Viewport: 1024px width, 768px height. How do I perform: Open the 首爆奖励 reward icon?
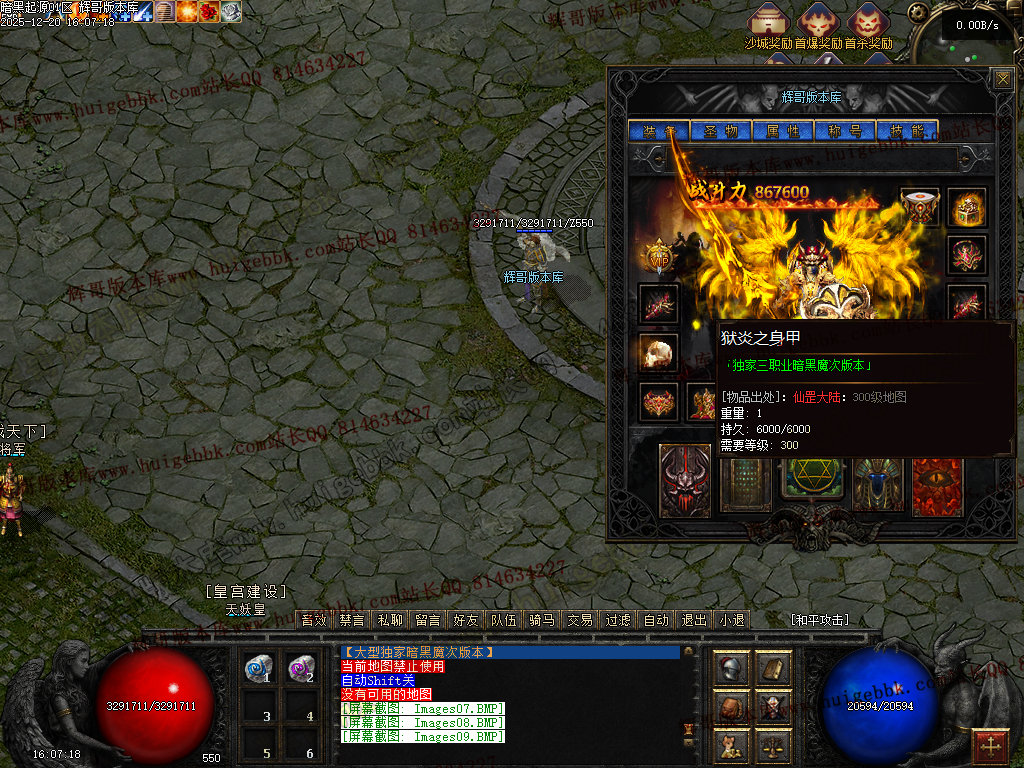[x=818, y=22]
